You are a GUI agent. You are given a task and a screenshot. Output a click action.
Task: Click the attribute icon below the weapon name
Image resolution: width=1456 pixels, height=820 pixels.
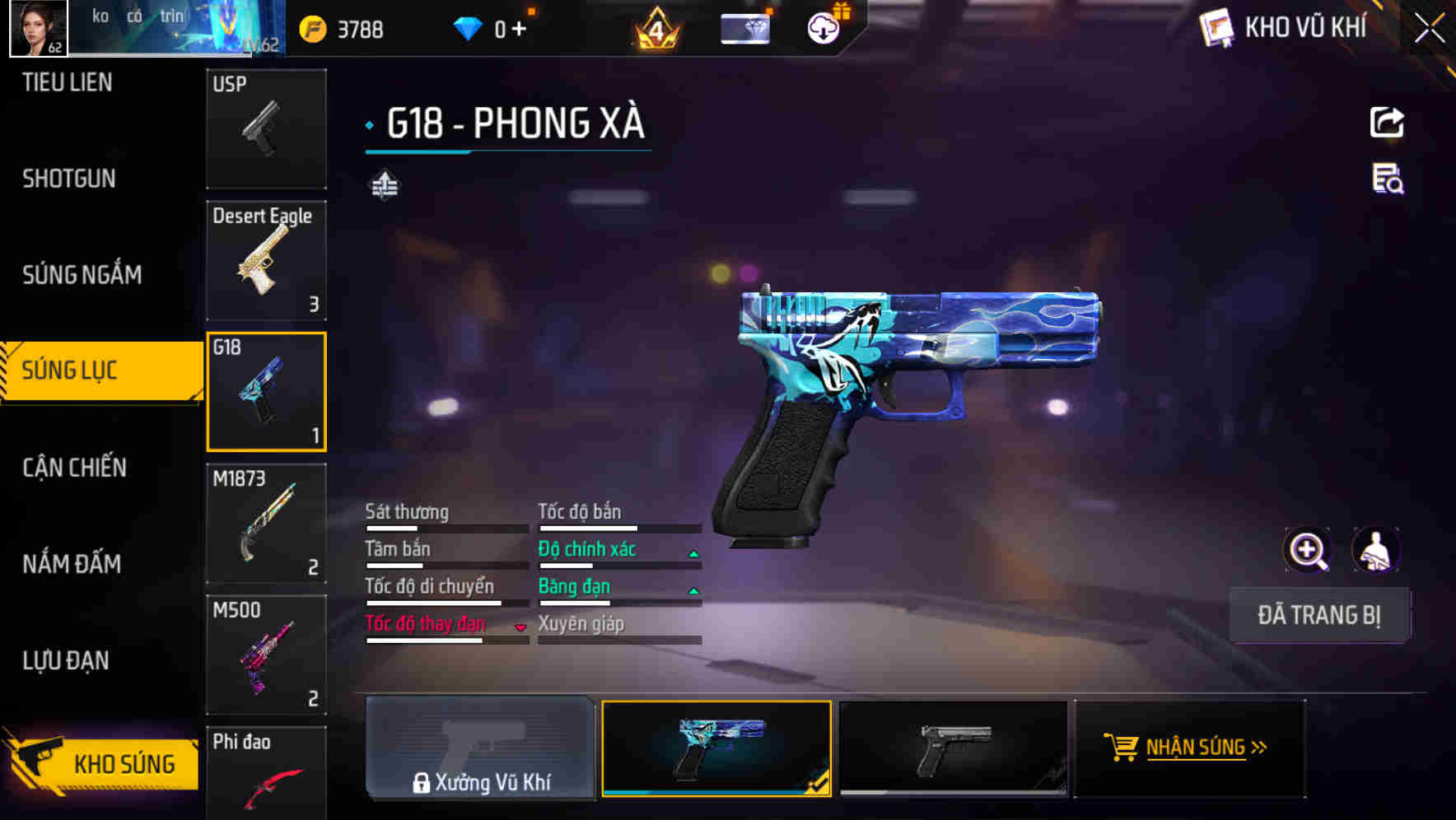pyautogui.click(x=385, y=184)
